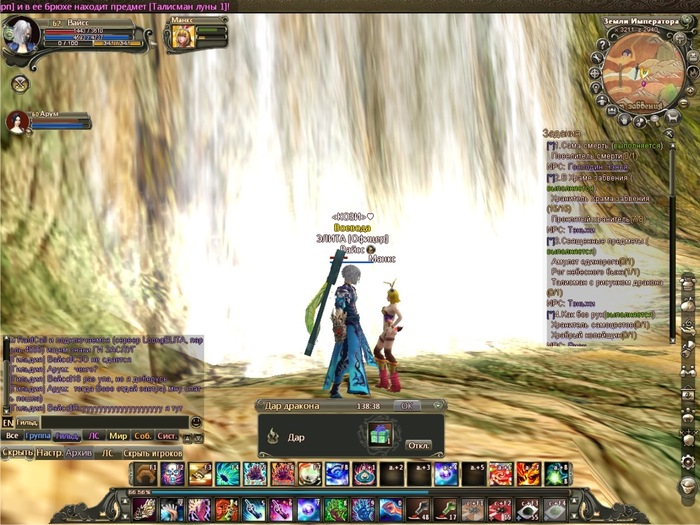Click the Вайсс player portrait

tap(24, 33)
